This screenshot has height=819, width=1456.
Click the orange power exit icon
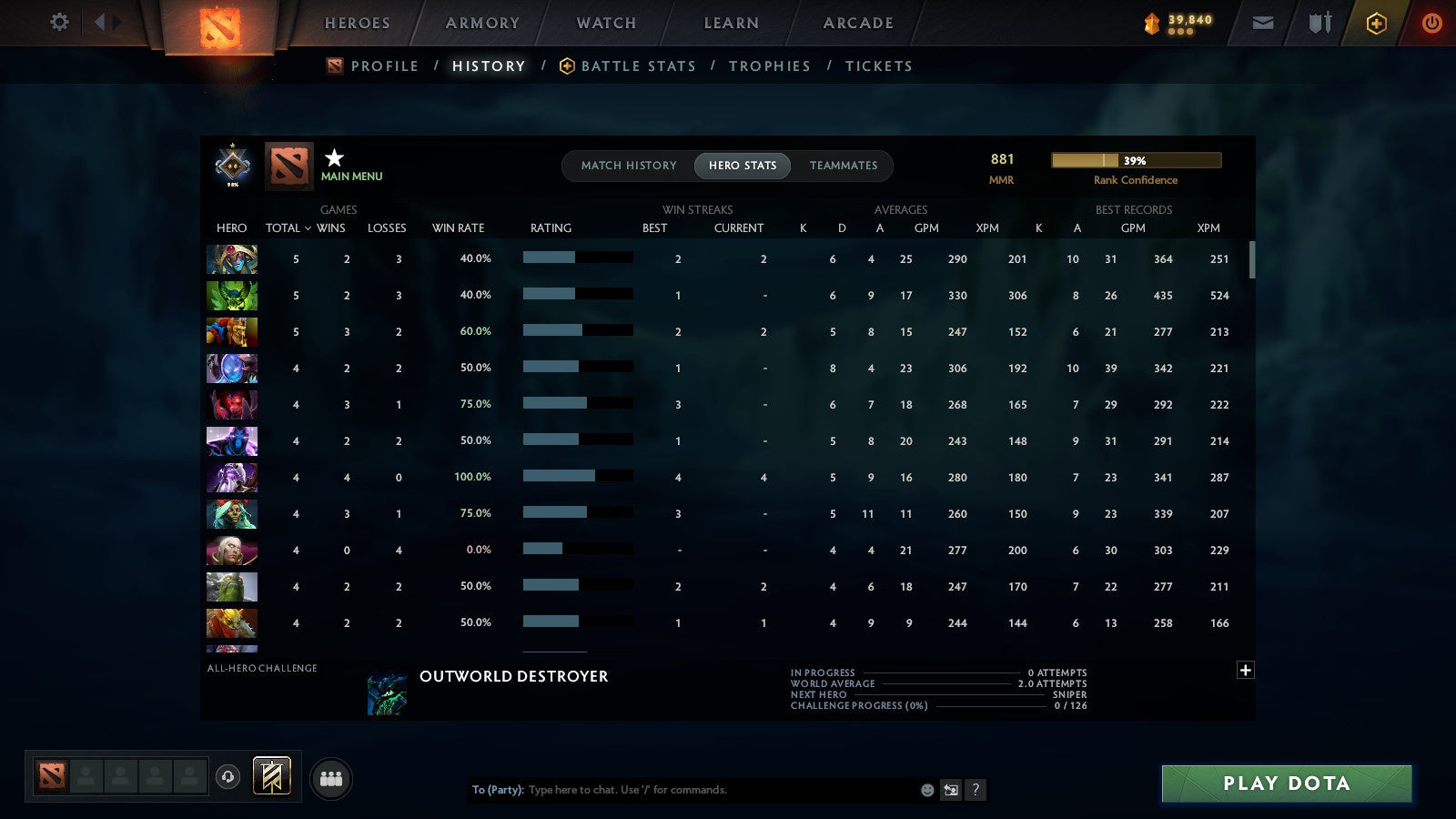(1431, 23)
